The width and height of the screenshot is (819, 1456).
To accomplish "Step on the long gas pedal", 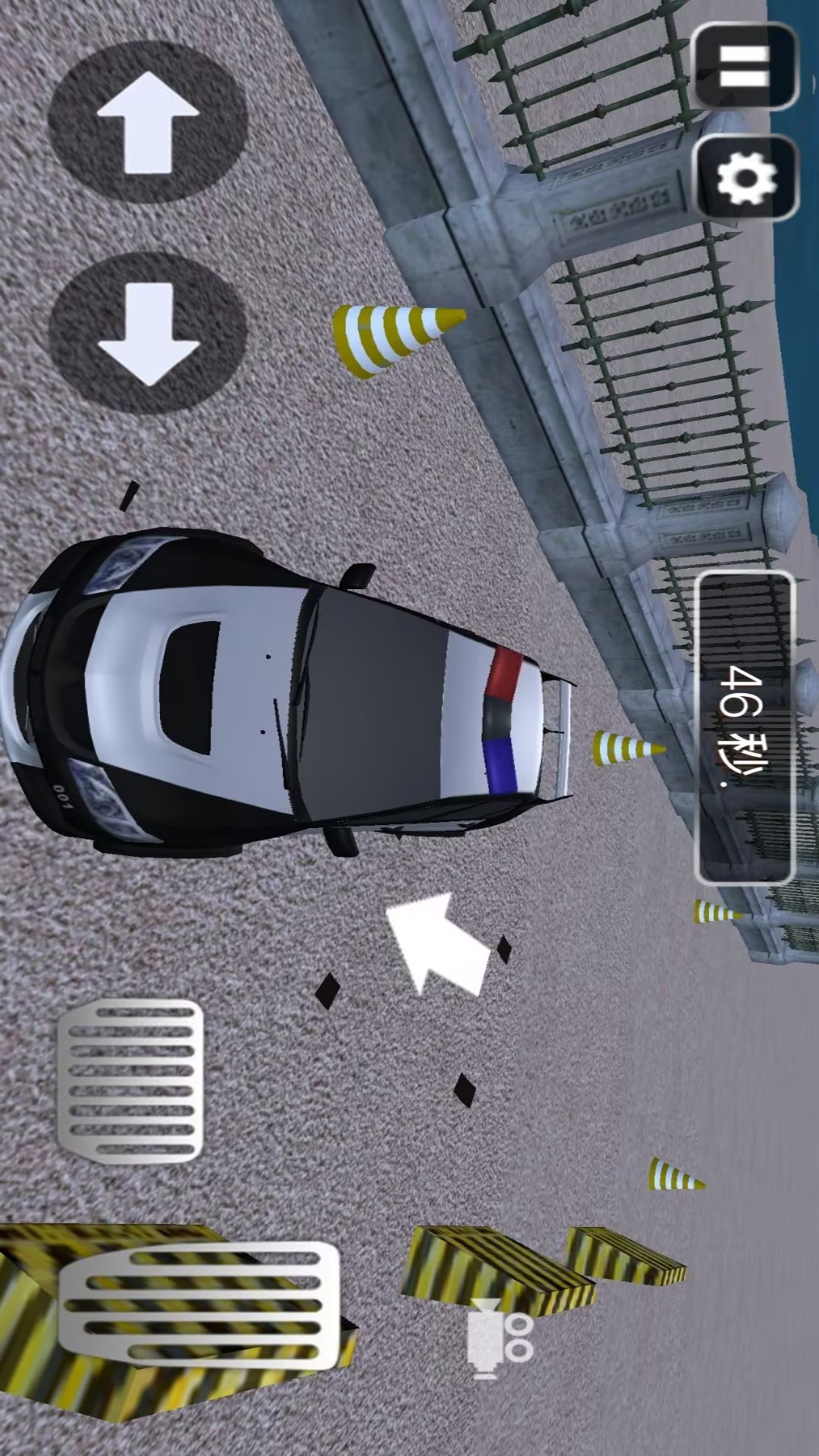I will point(199,1304).
